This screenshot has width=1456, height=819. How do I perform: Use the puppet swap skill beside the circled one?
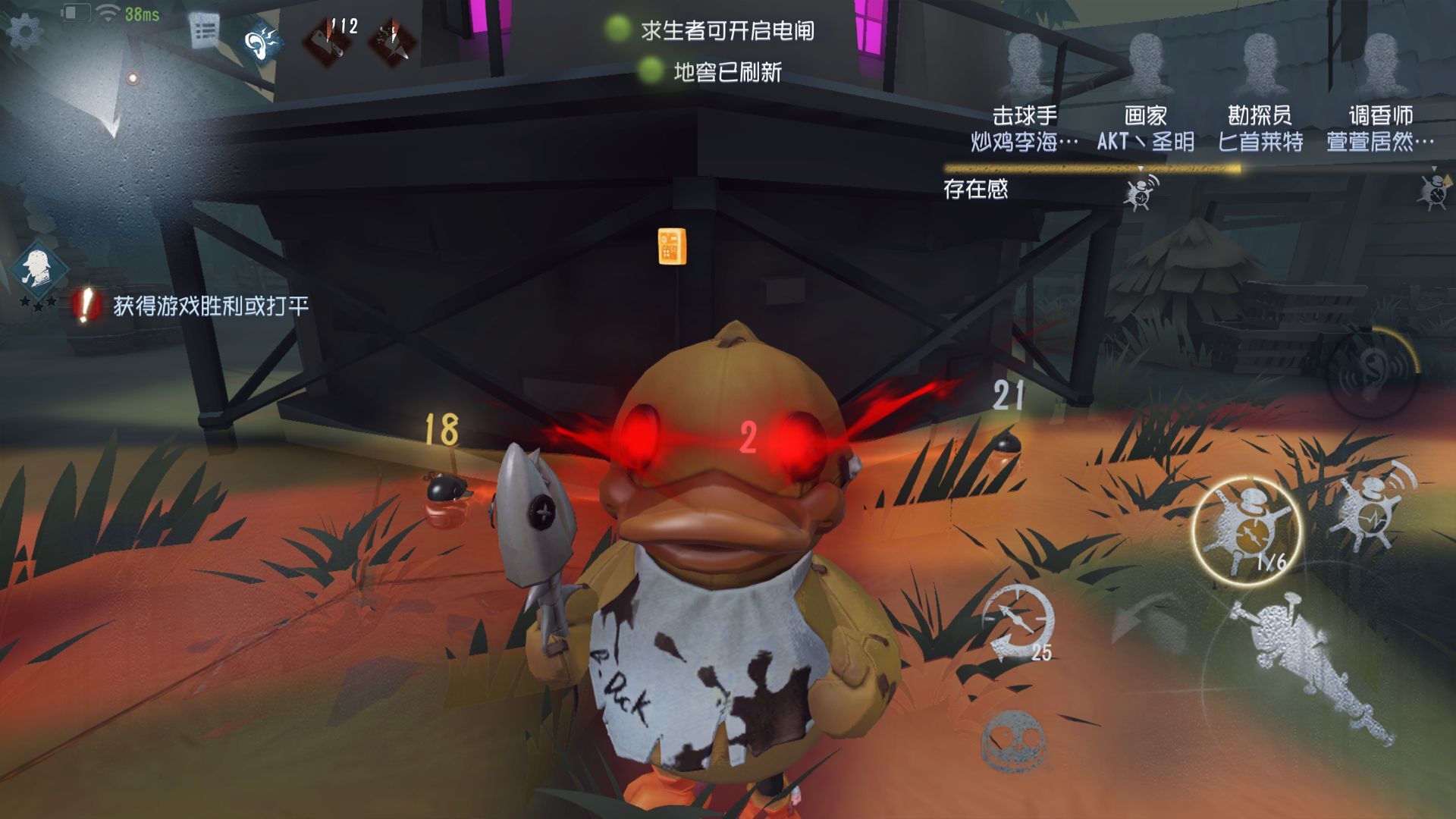click(x=1371, y=504)
